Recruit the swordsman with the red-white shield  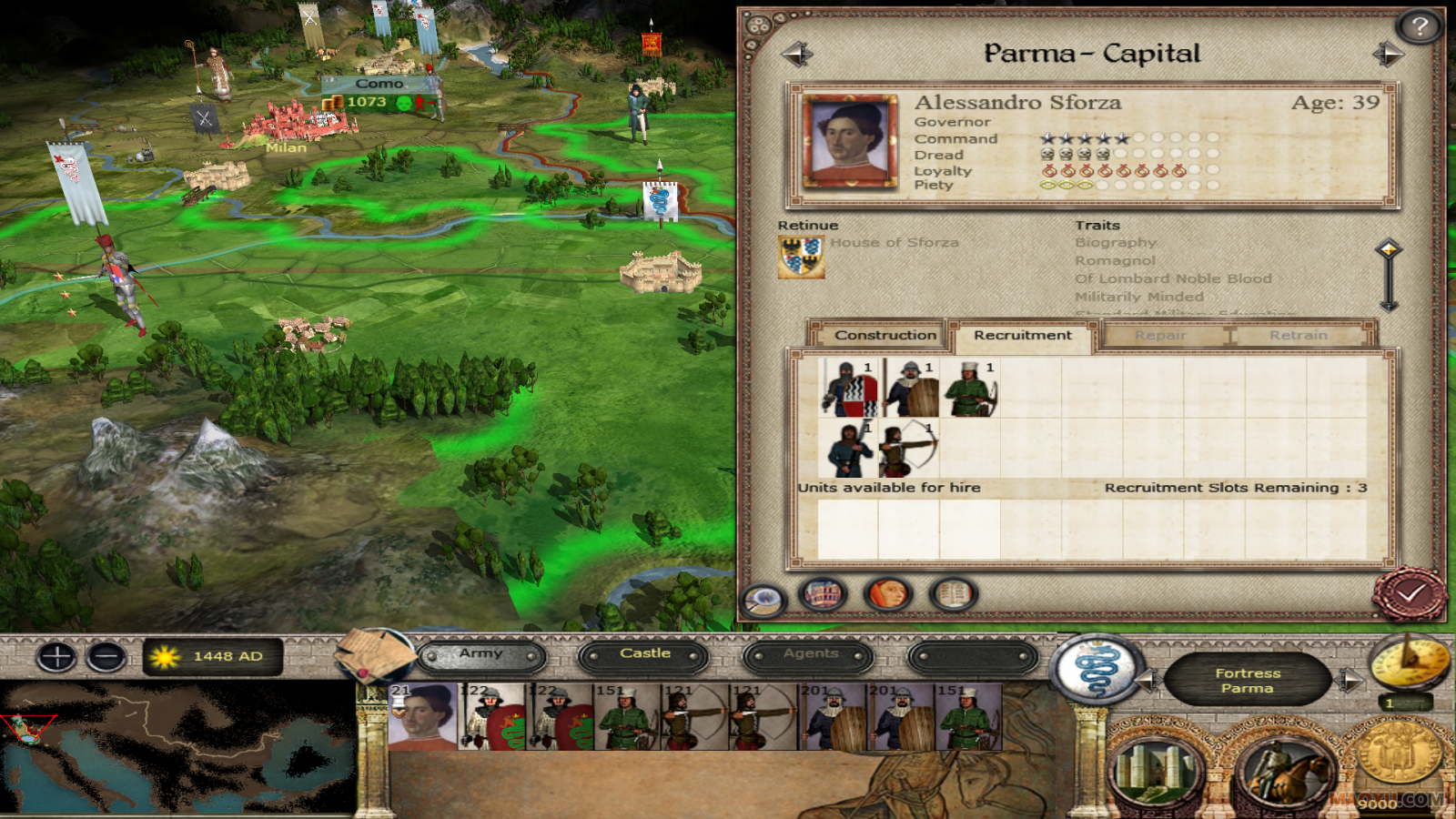(848, 388)
